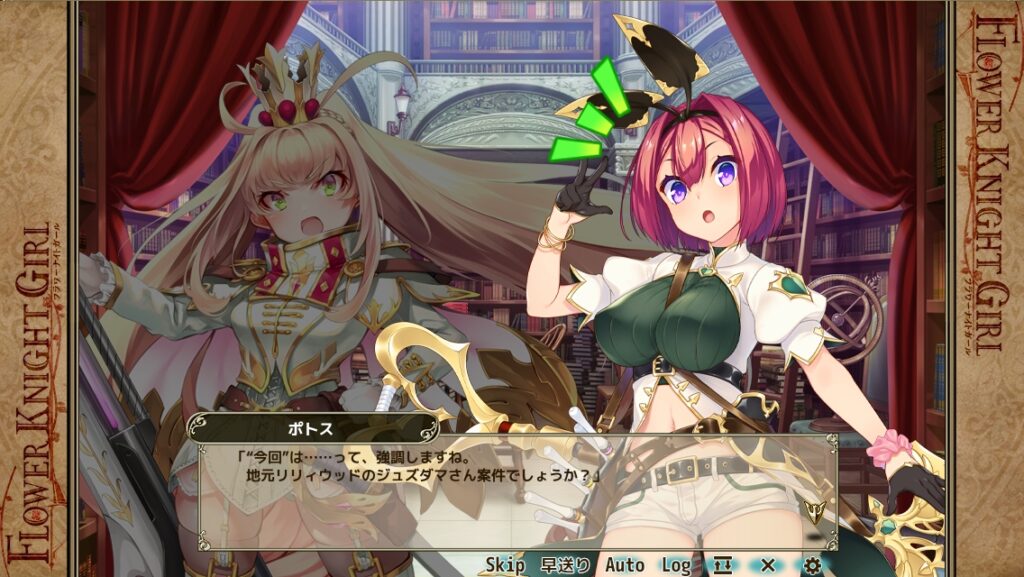Activate 早送り fast-forward
The width and height of the screenshot is (1024, 577).
click(565, 565)
